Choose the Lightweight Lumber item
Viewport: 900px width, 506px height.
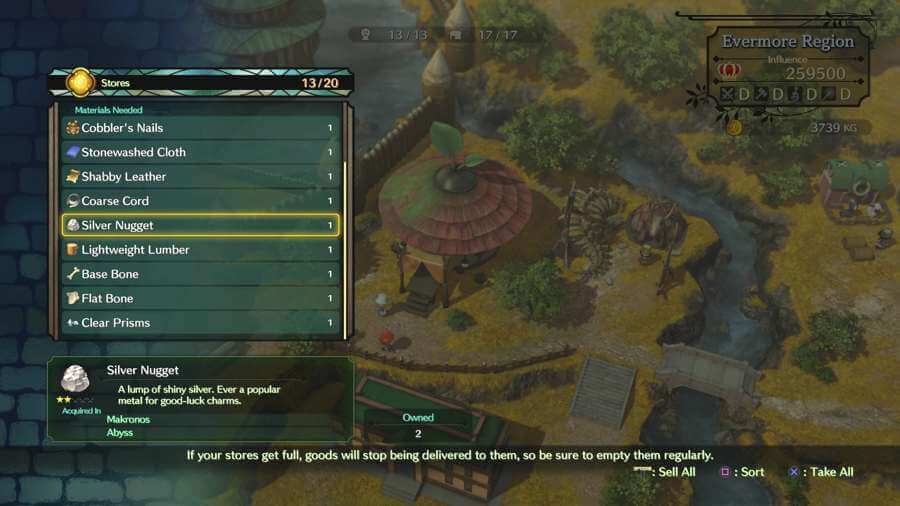click(200, 250)
